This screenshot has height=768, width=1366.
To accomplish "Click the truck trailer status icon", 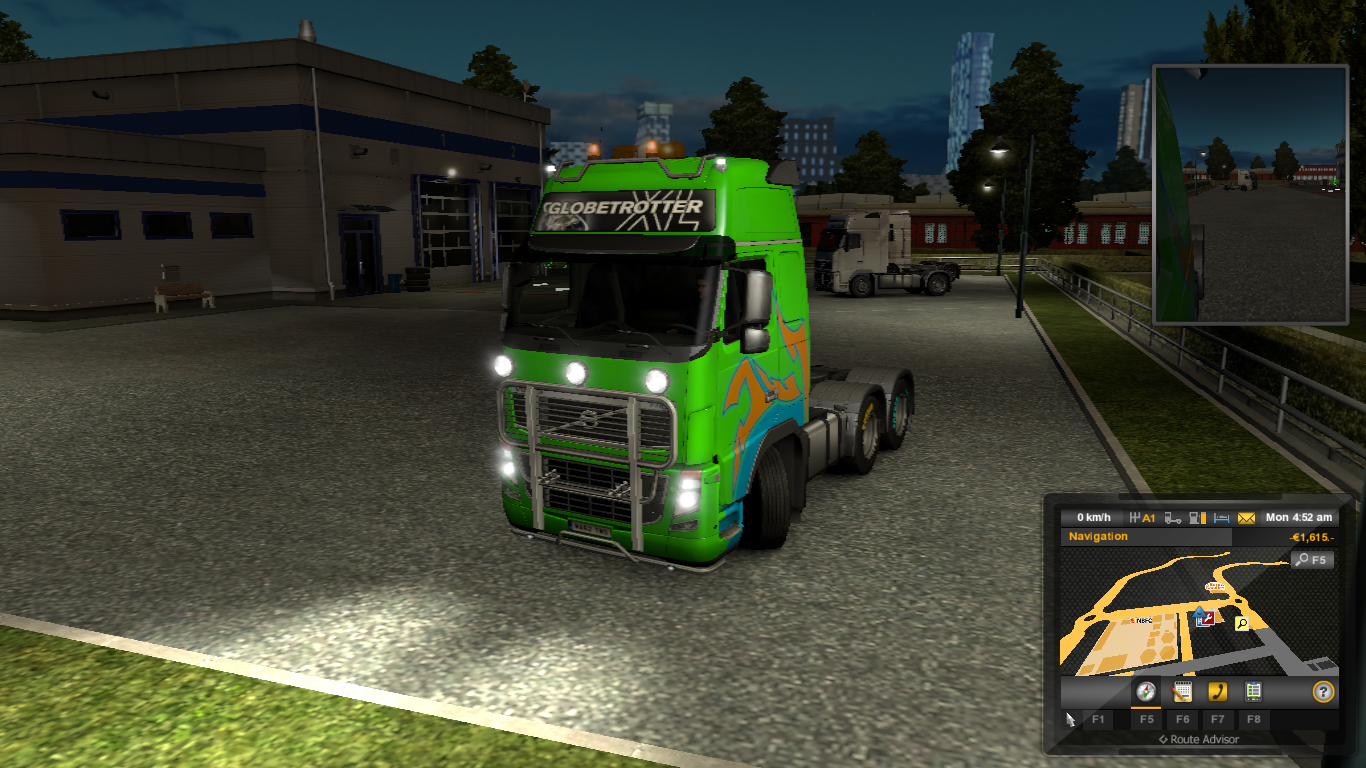I will pyautogui.click(x=1172, y=517).
